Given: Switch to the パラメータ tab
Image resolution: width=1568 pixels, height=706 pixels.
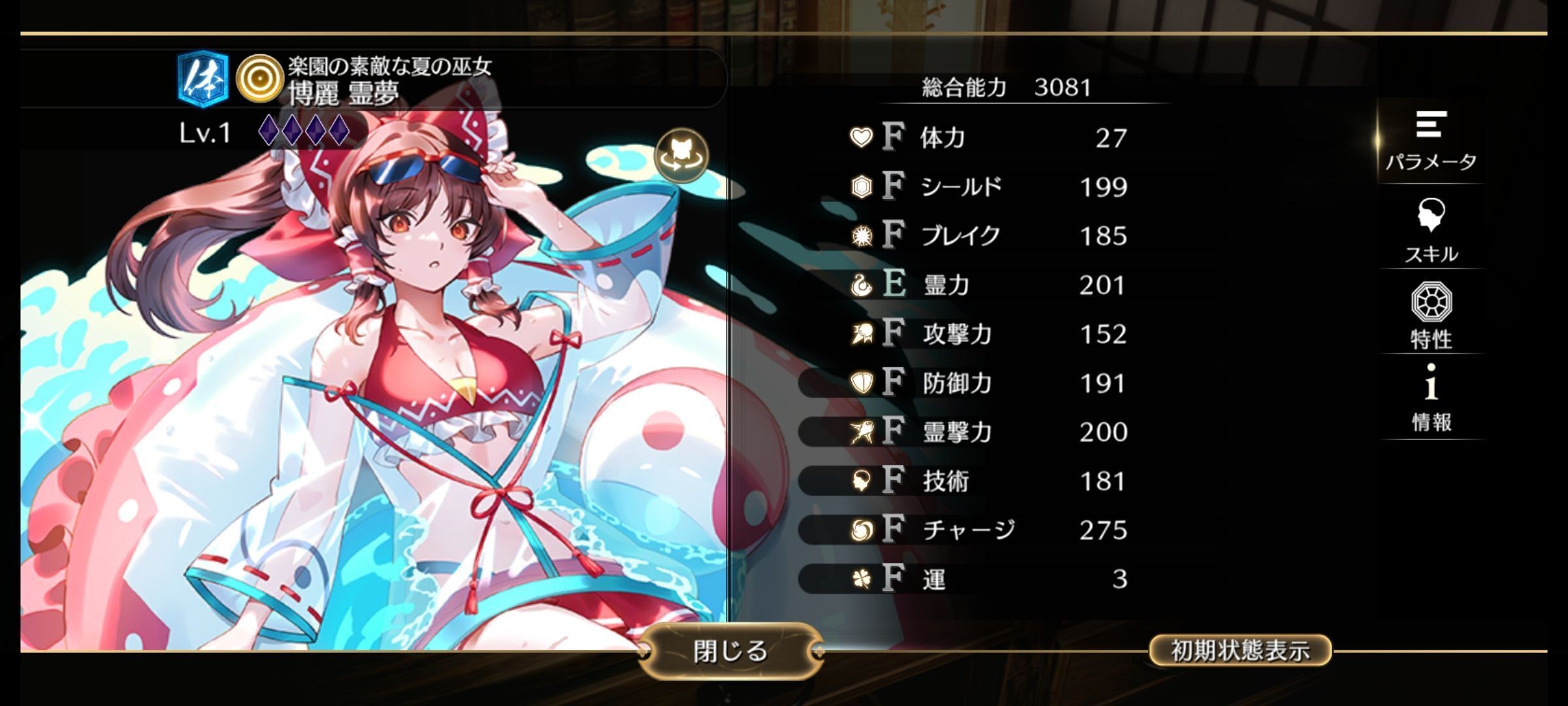Looking at the screenshot, I should pos(1431,142).
